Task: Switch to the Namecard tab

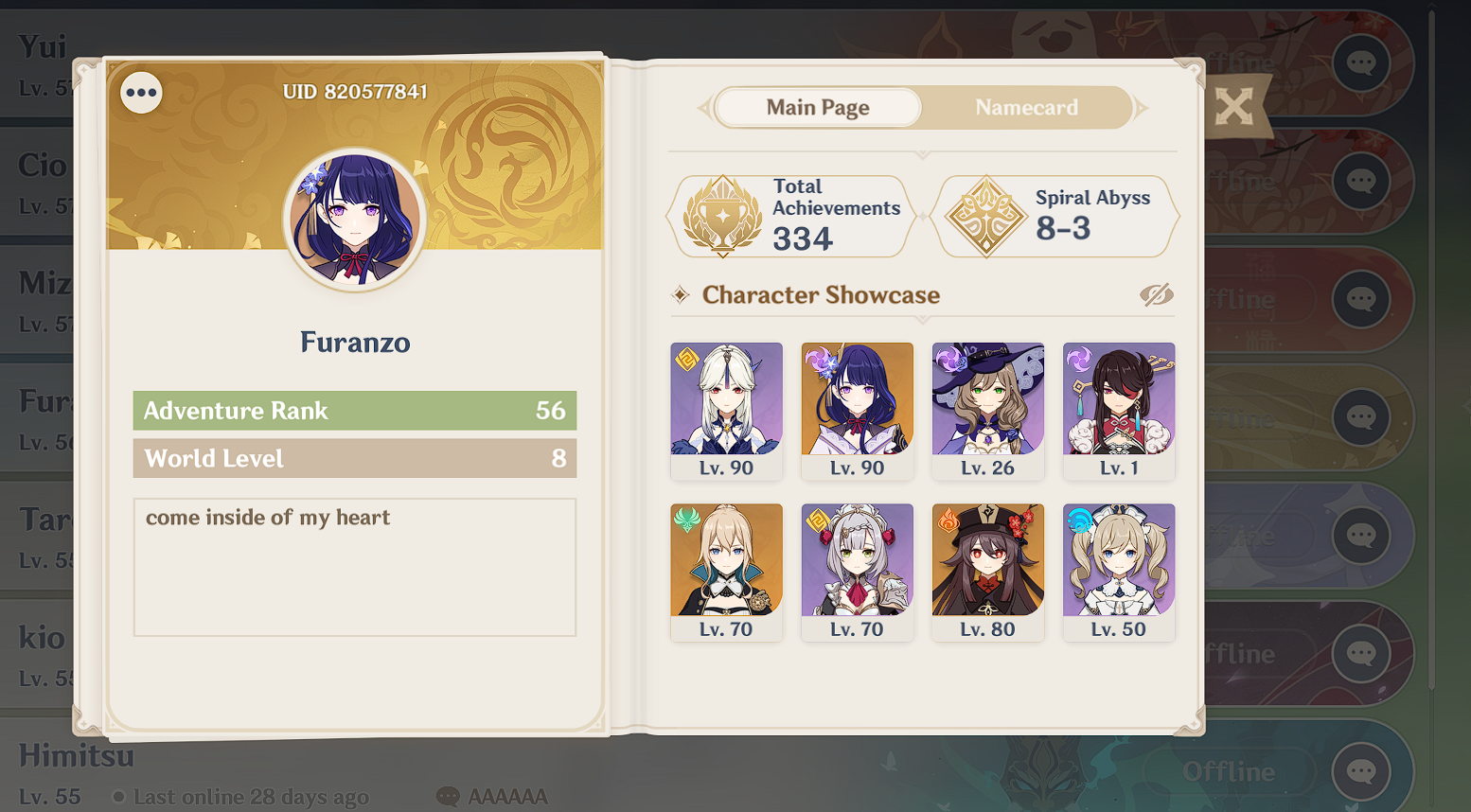Action: click(x=1026, y=107)
